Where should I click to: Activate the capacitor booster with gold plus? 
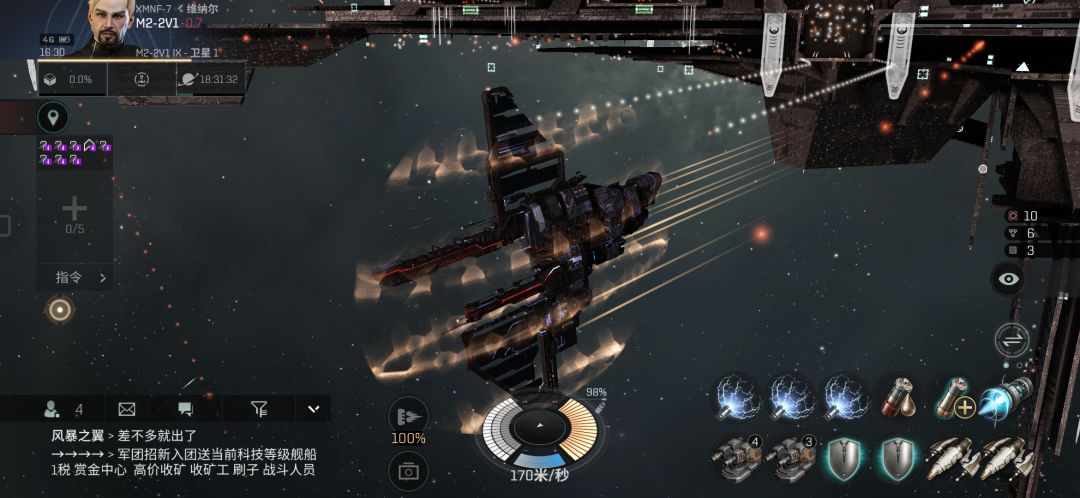952,399
